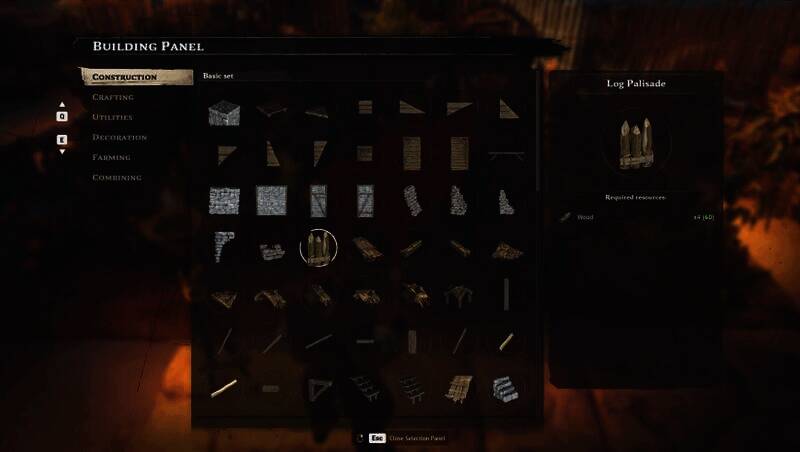Switch to the Farming category
Screen dimensions: 800x452
click(x=112, y=157)
